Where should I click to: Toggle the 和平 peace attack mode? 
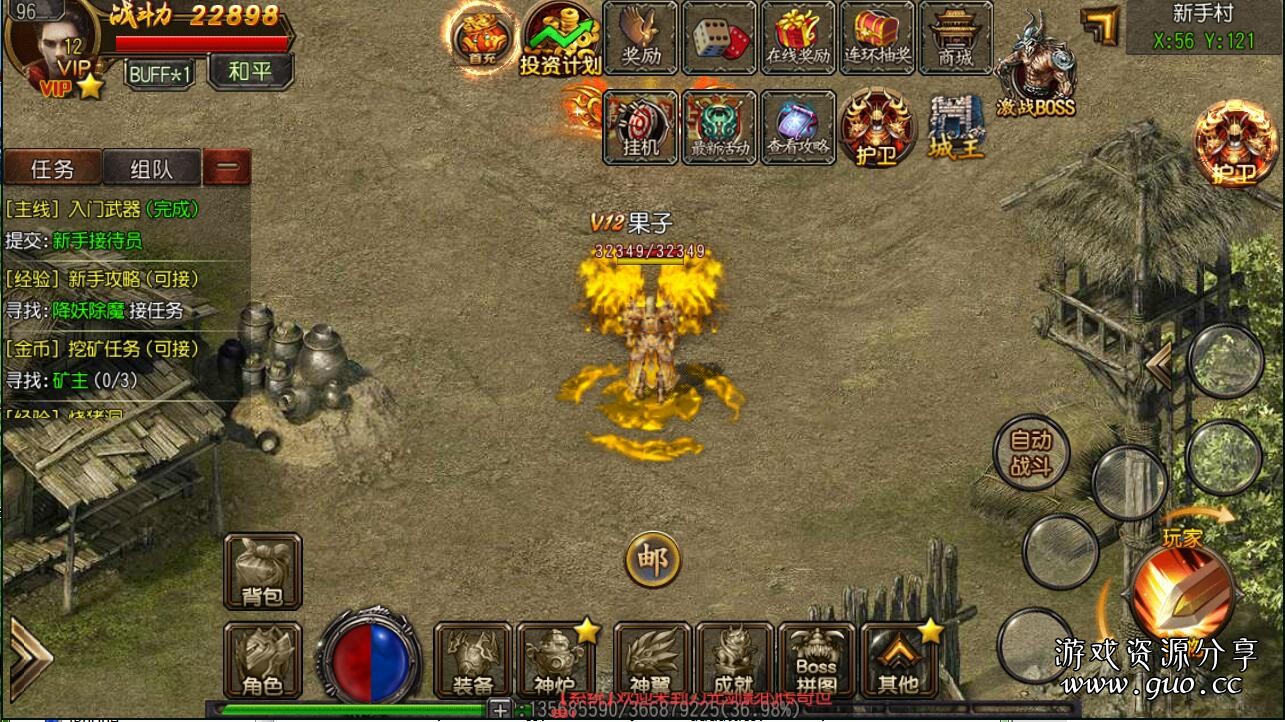[x=250, y=72]
